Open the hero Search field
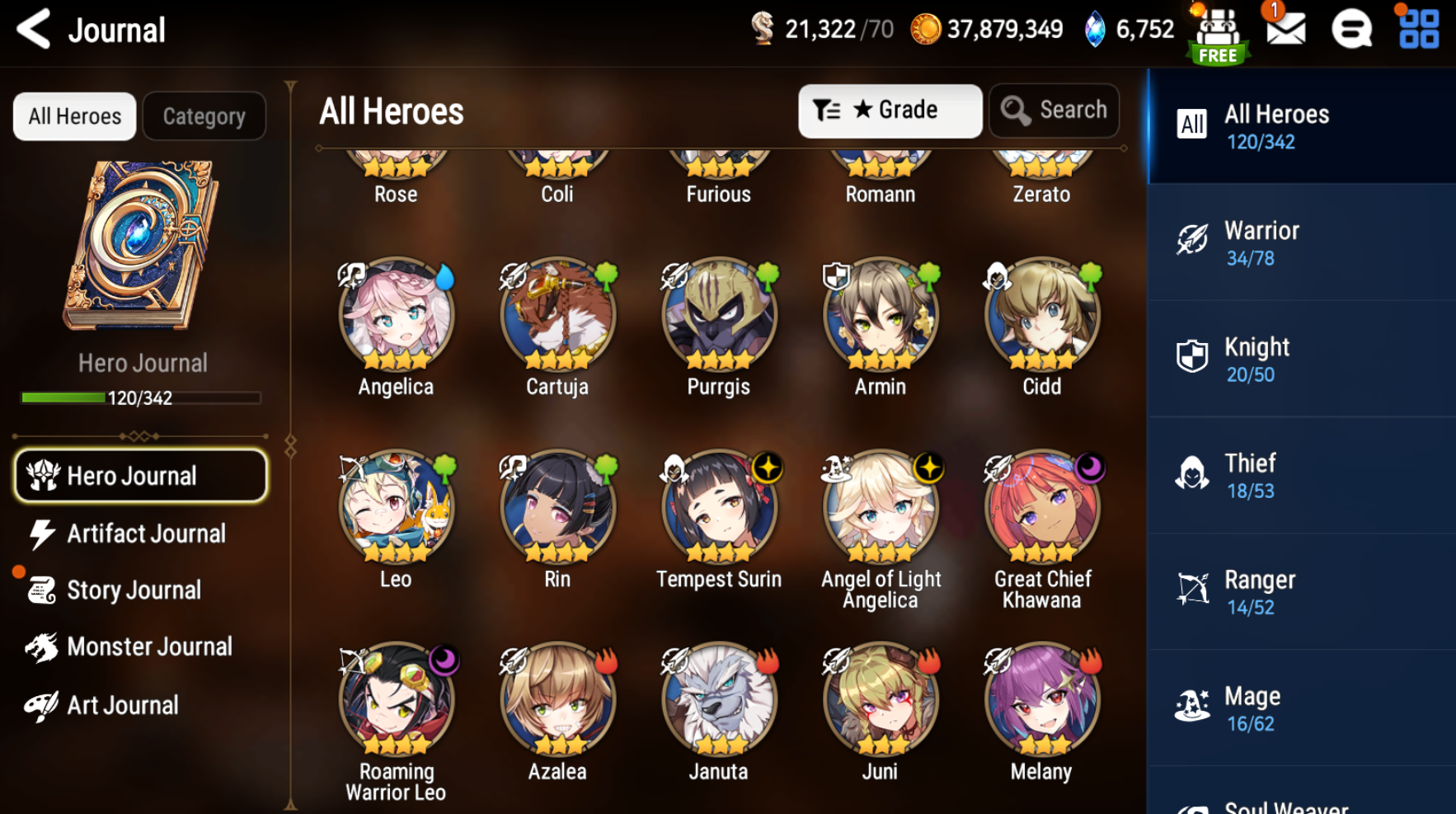 [x=1054, y=111]
